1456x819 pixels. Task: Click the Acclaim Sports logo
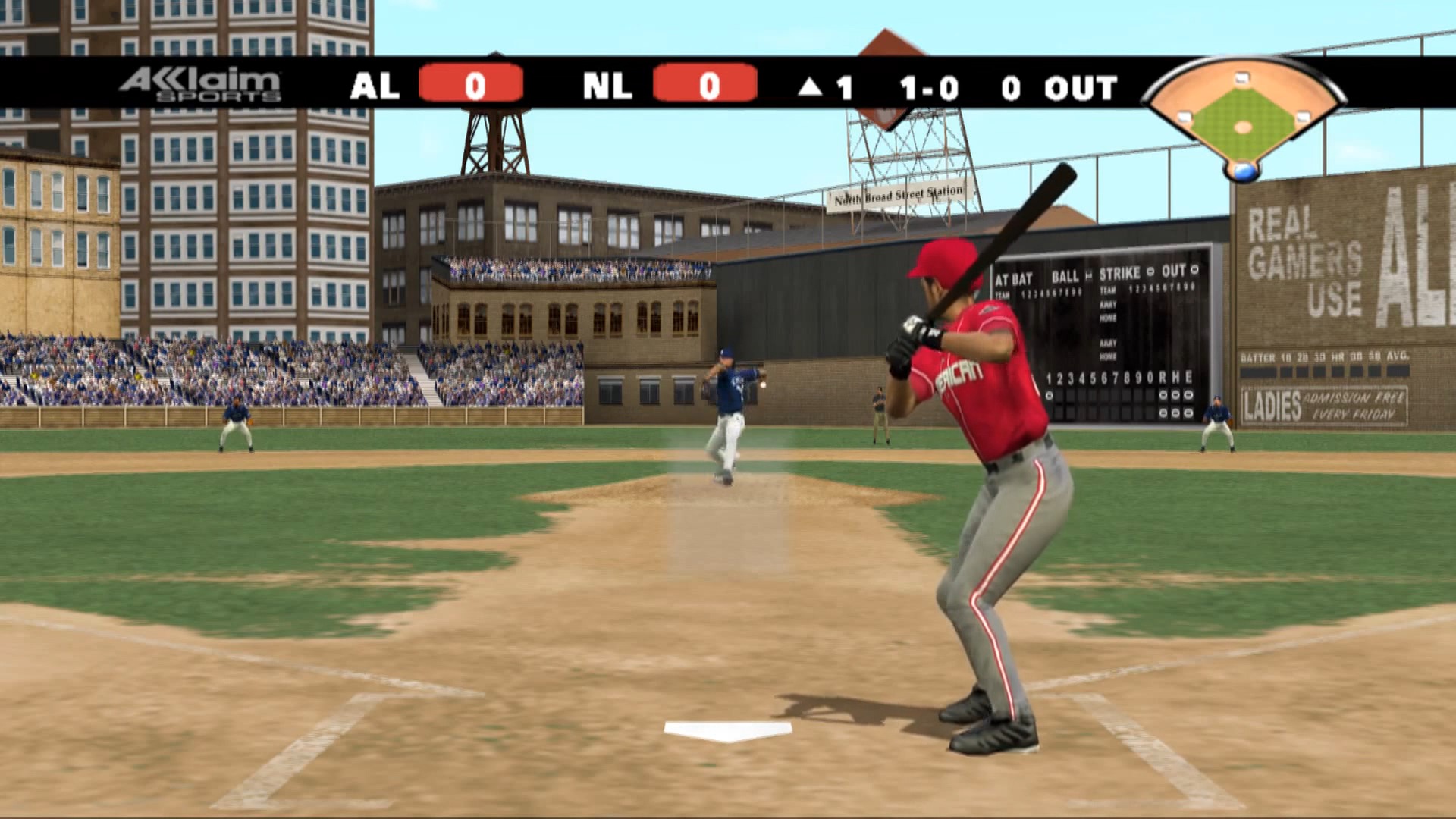point(200,85)
